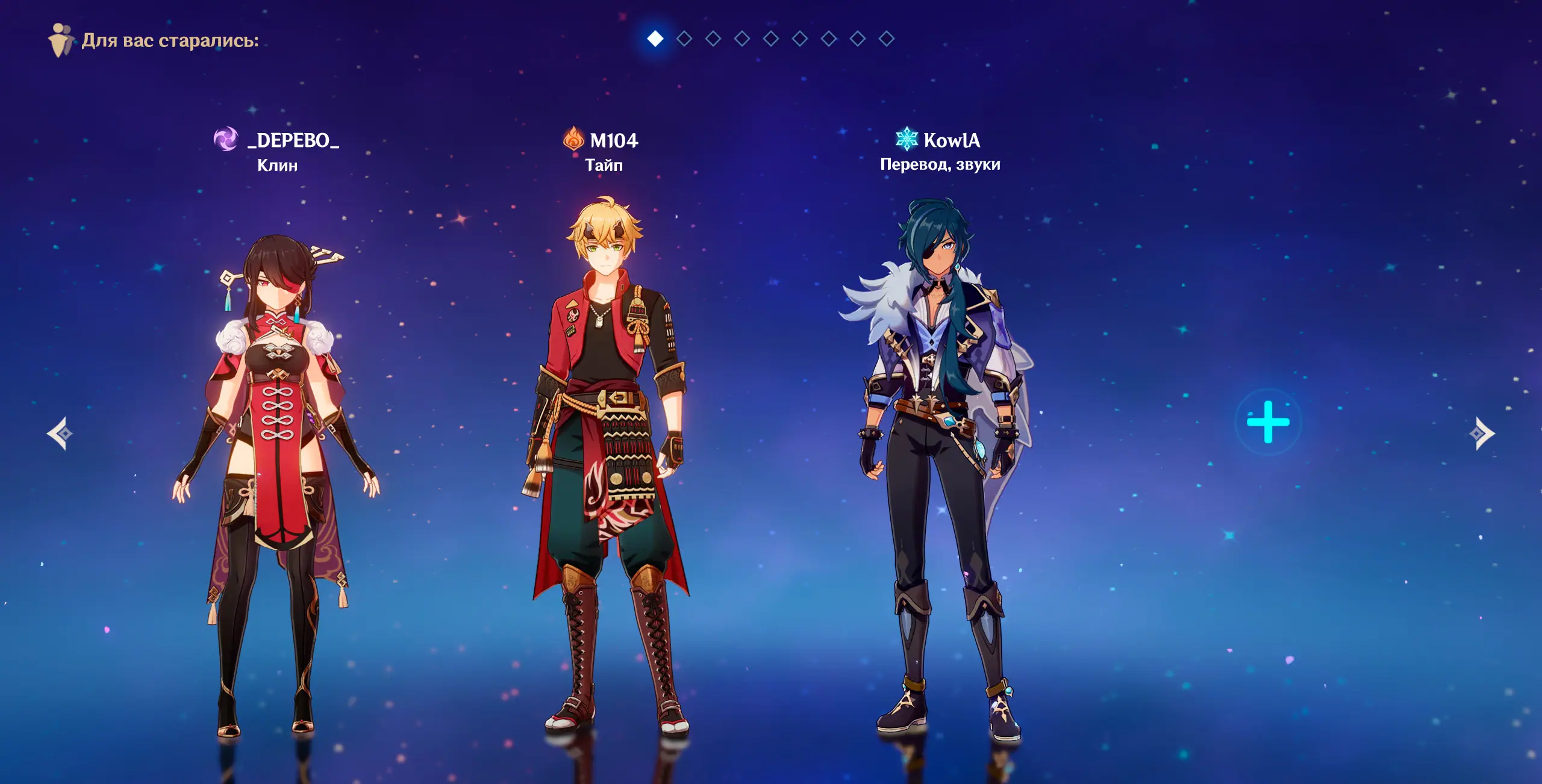This screenshot has width=1542, height=784.
Task: Click the Cryo snowflake icon beside KowlA
Action: [906, 139]
